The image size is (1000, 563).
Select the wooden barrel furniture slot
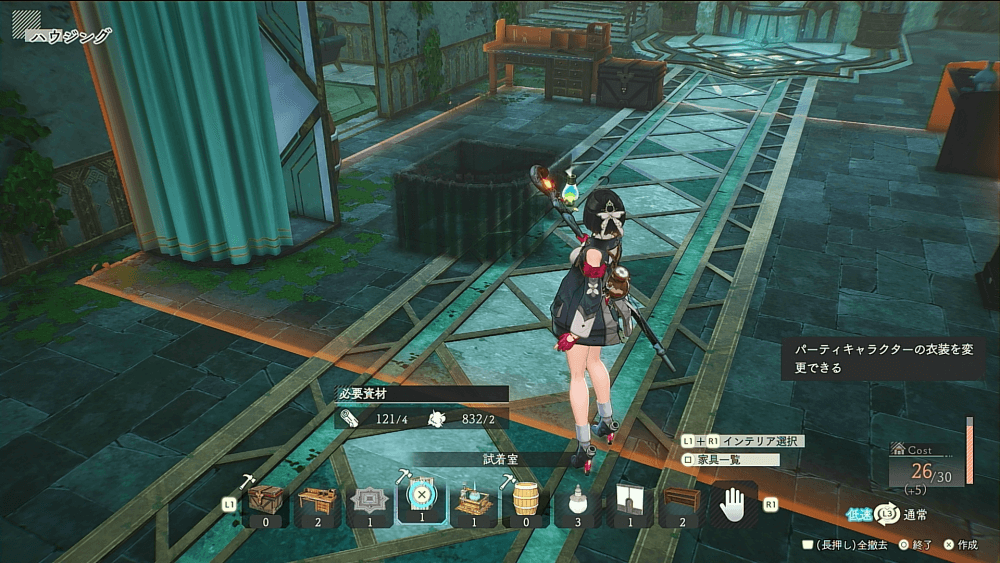click(x=526, y=501)
